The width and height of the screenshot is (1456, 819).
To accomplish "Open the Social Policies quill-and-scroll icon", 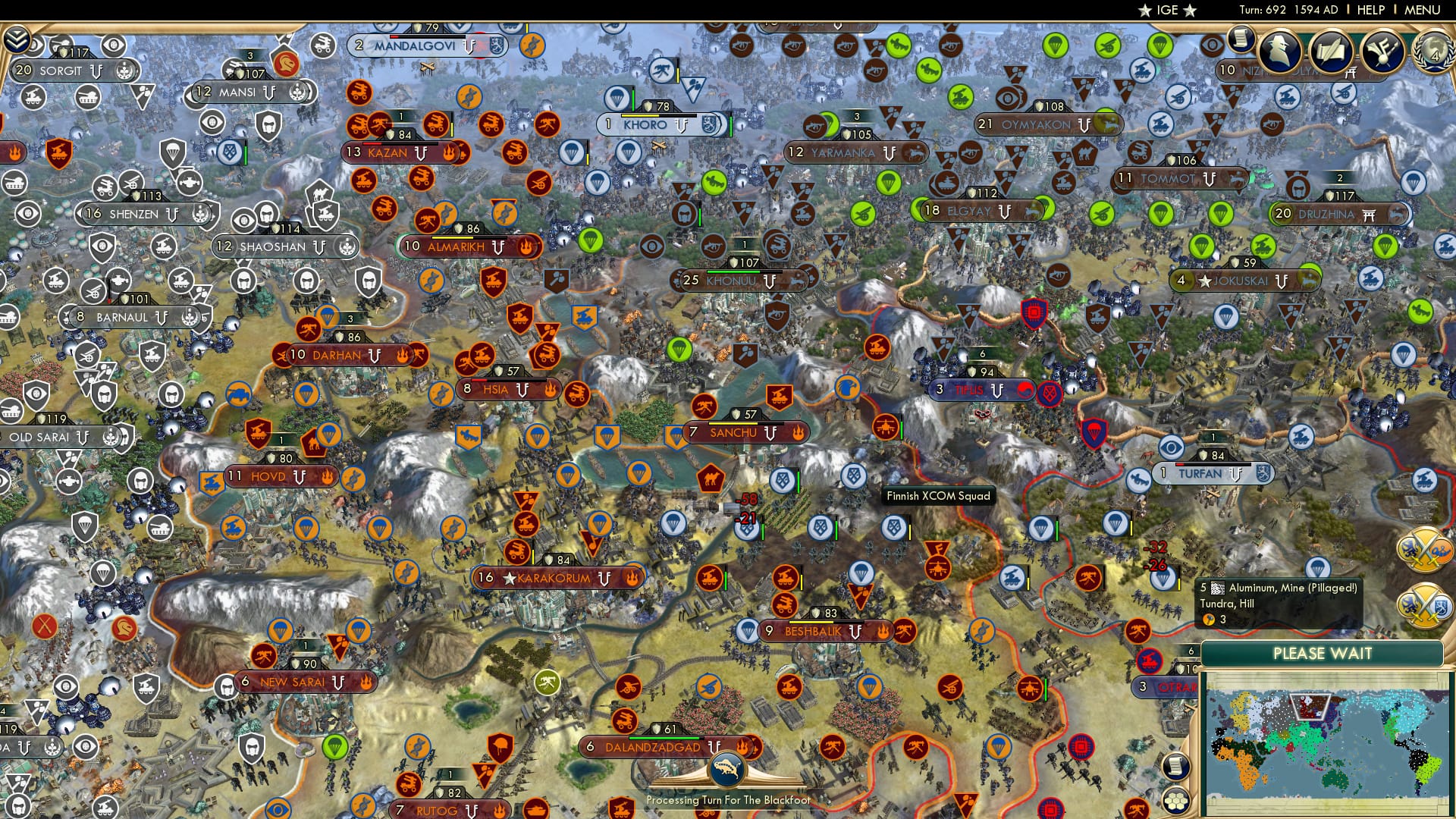I will point(1330,51).
